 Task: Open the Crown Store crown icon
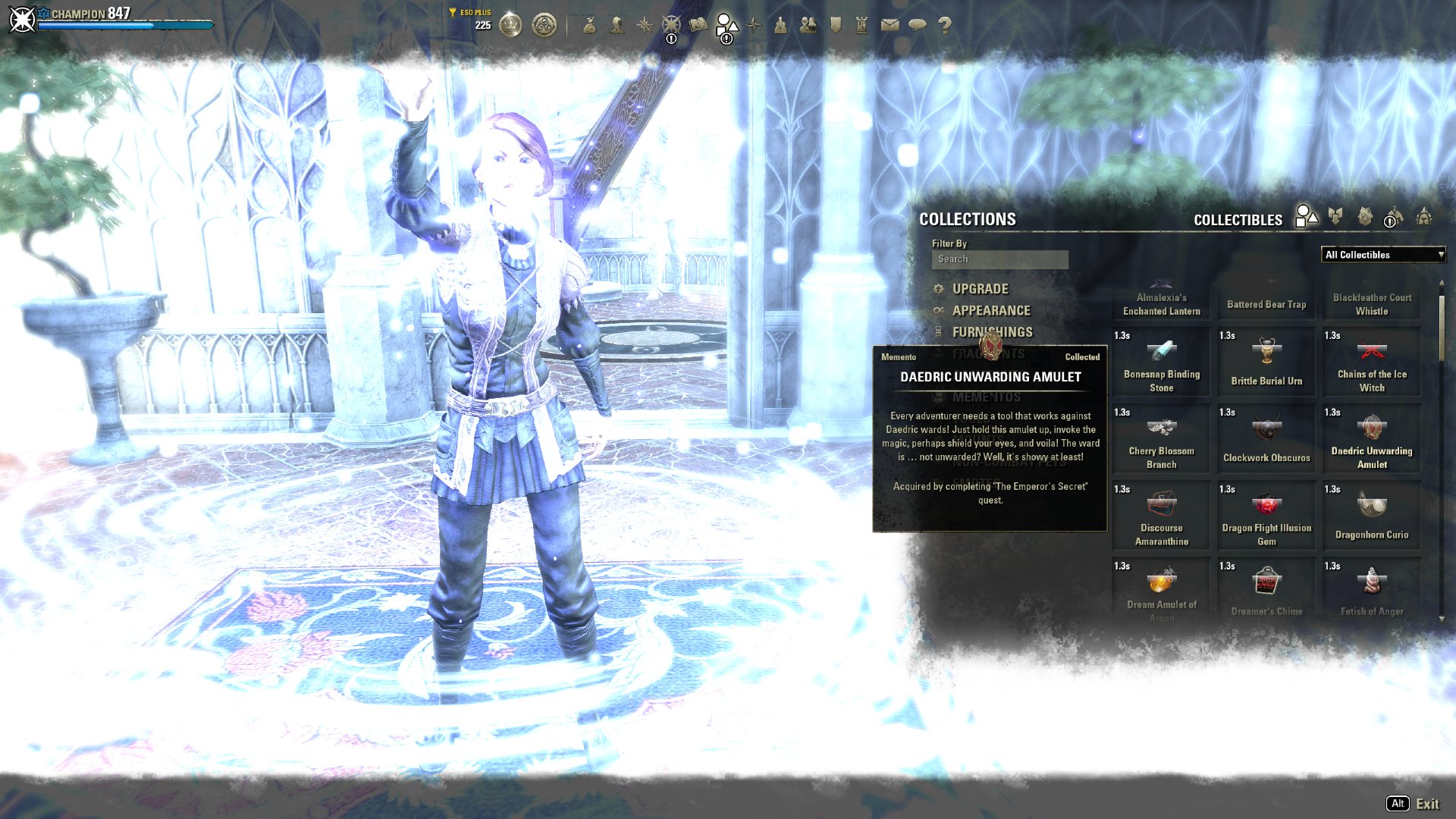click(x=512, y=24)
